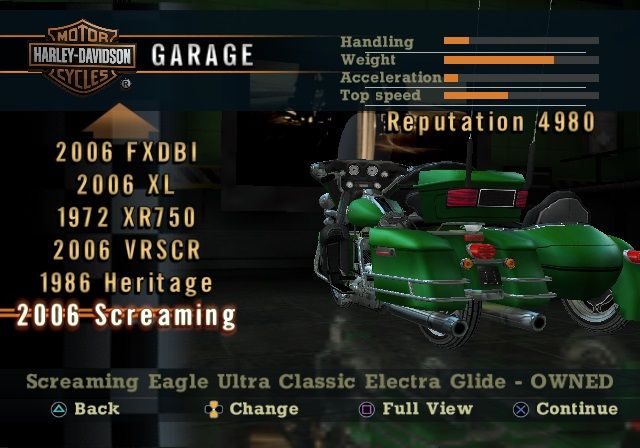Pick the 1972 XR750 from the list
The height and width of the screenshot is (448, 640).
click(127, 217)
